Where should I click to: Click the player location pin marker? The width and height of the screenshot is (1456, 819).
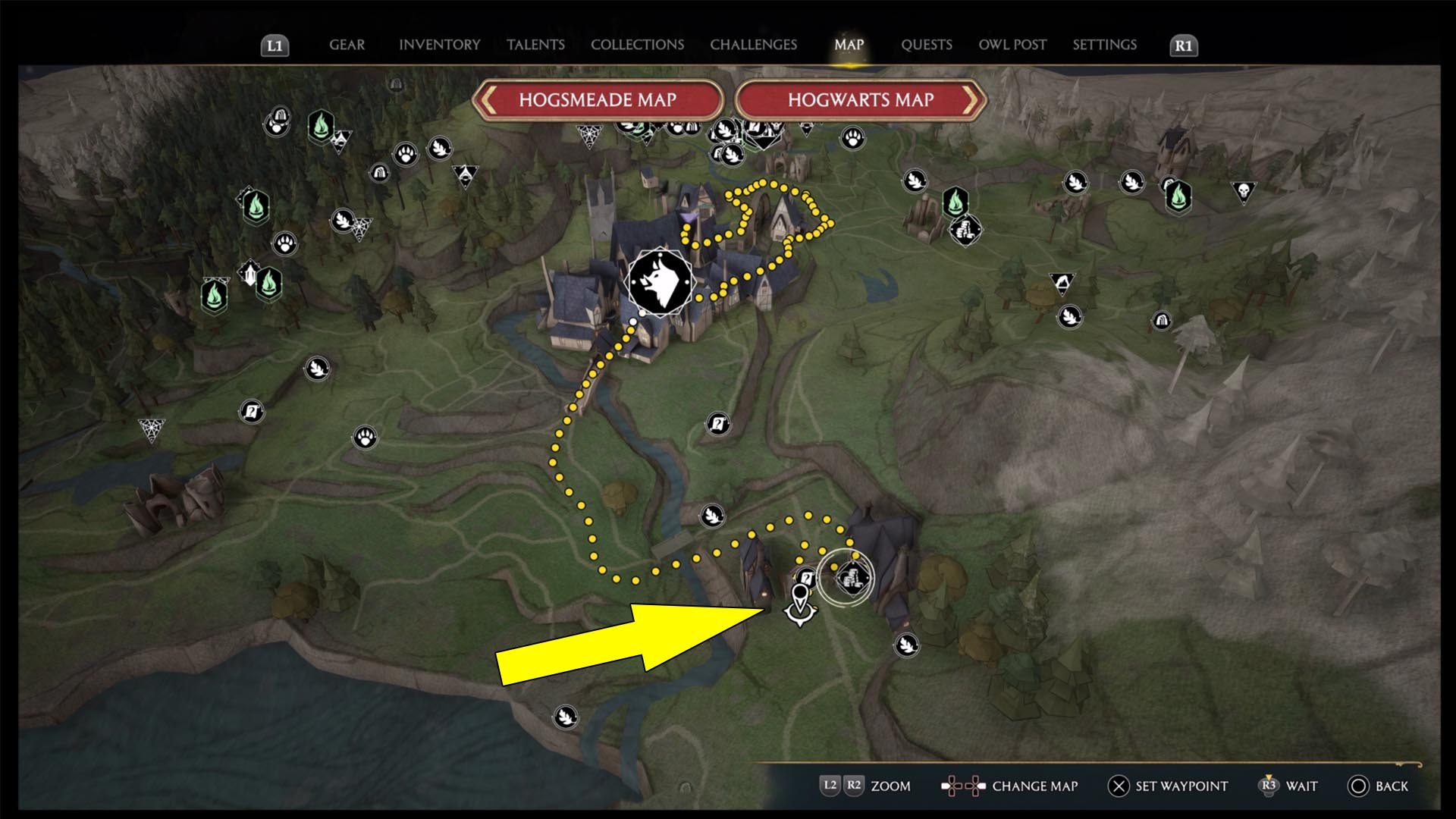pyautogui.click(x=799, y=604)
